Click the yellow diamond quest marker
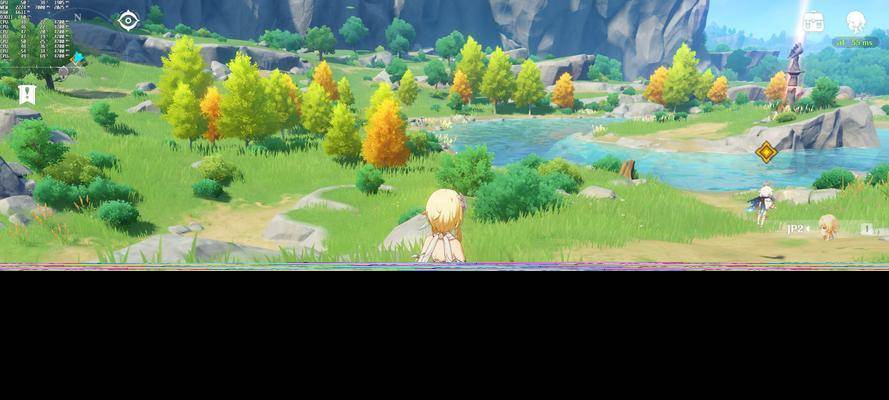Screen dimensions: 889x400 coord(766,152)
